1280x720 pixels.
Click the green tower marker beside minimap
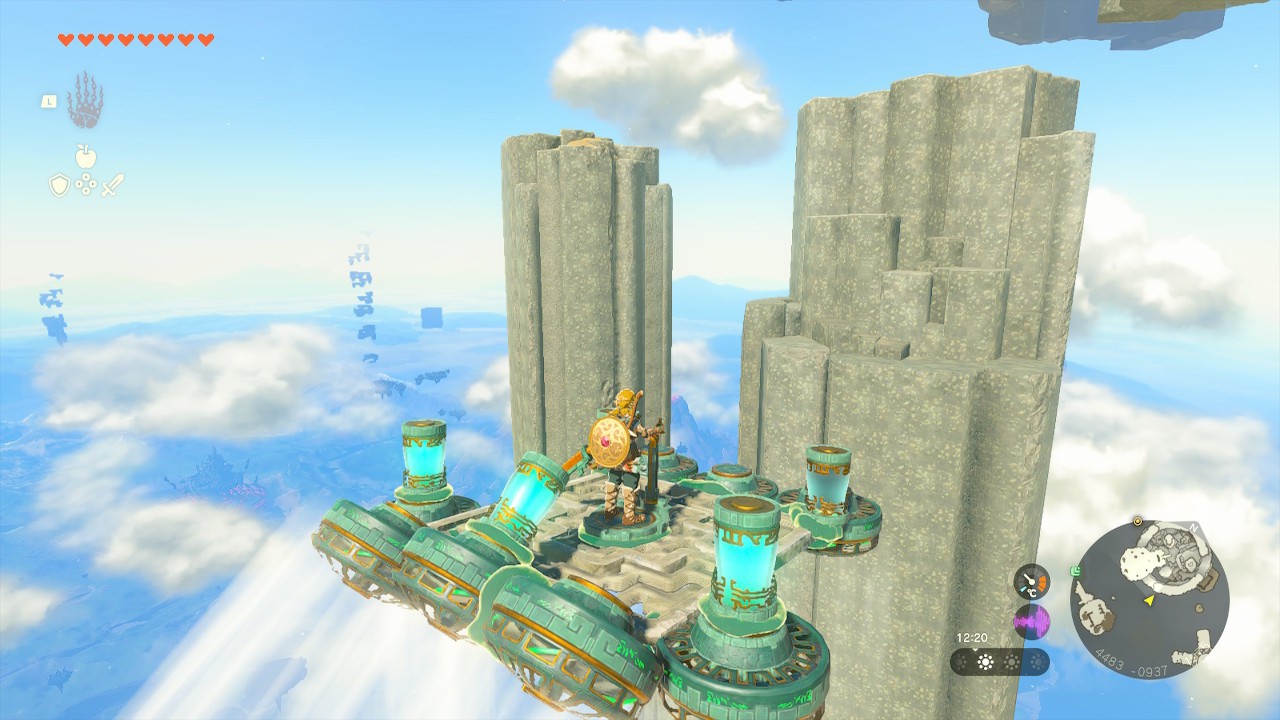[x=1074, y=572]
